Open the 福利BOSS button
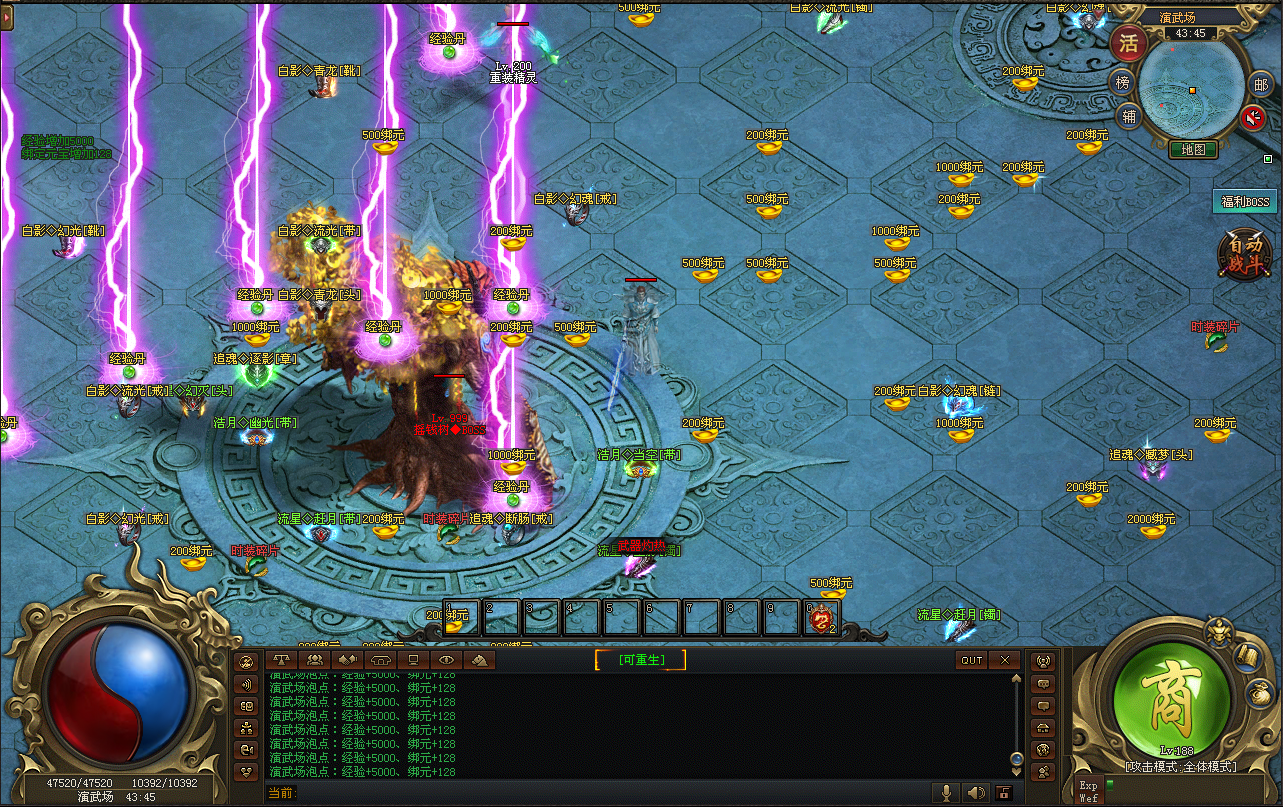Viewport: 1283px width, 807px height. click(x=1245, y=202)
